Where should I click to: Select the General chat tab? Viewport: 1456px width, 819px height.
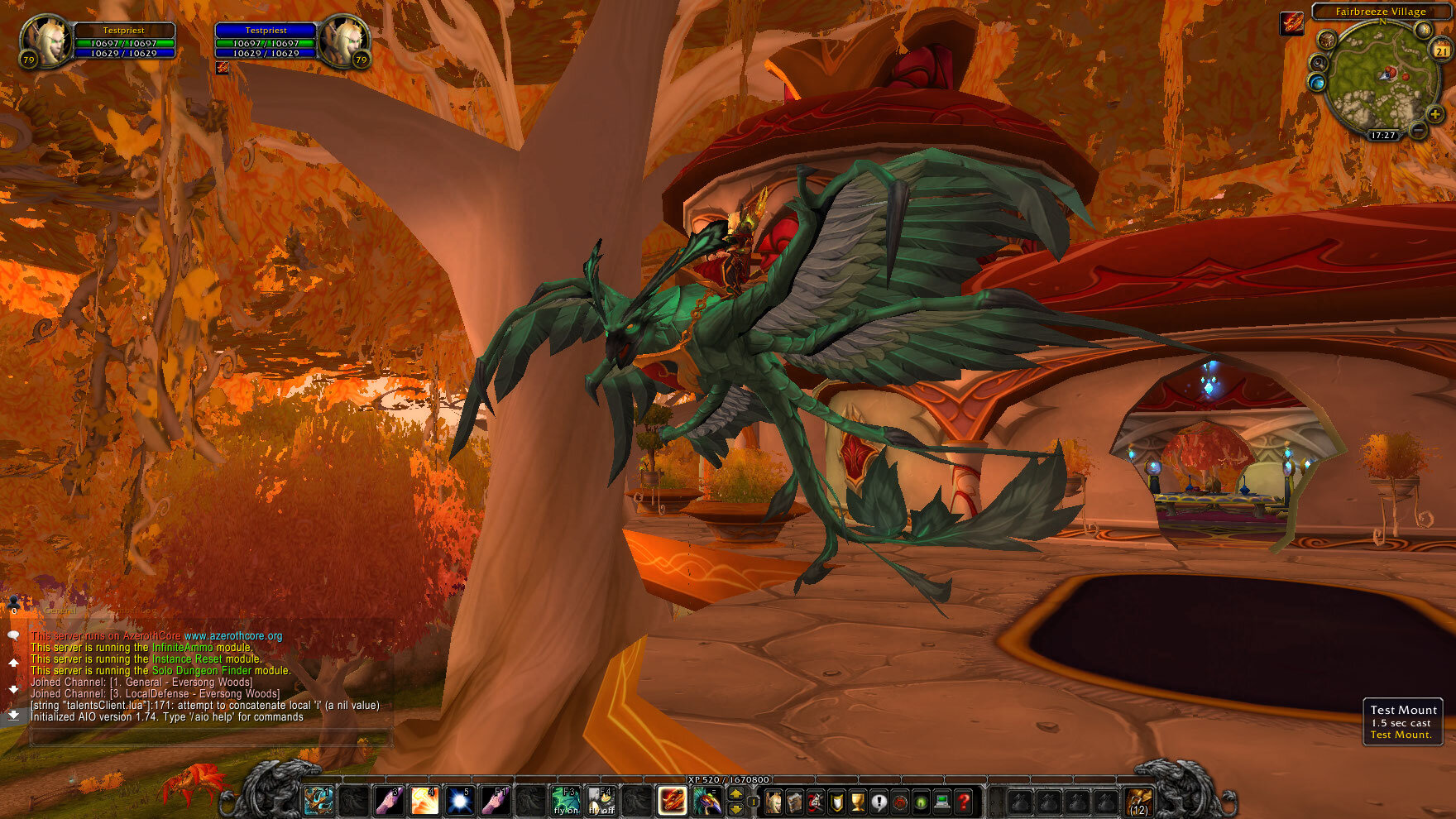coord(60,611)
